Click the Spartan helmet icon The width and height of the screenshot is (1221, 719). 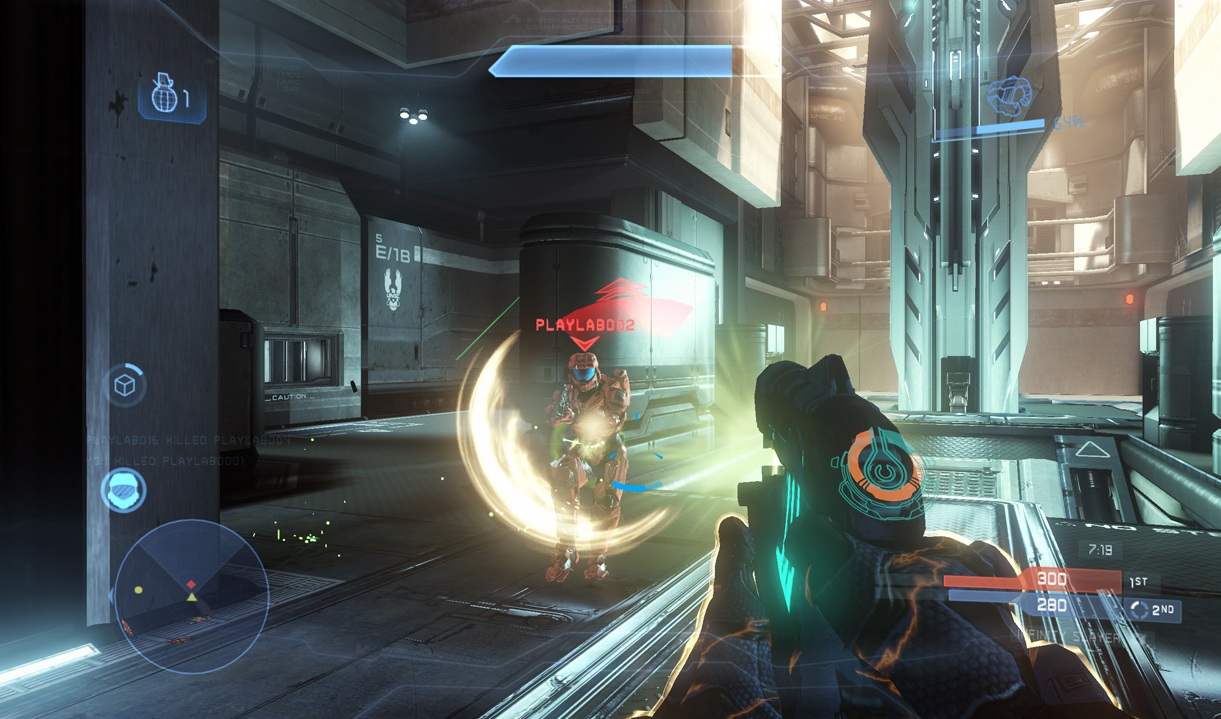point(124,490)
